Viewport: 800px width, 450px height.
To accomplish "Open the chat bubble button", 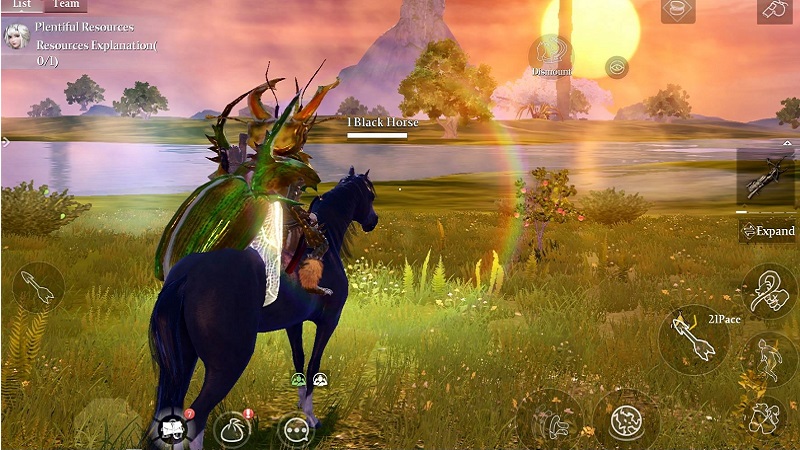I will (x=296, y=430).
